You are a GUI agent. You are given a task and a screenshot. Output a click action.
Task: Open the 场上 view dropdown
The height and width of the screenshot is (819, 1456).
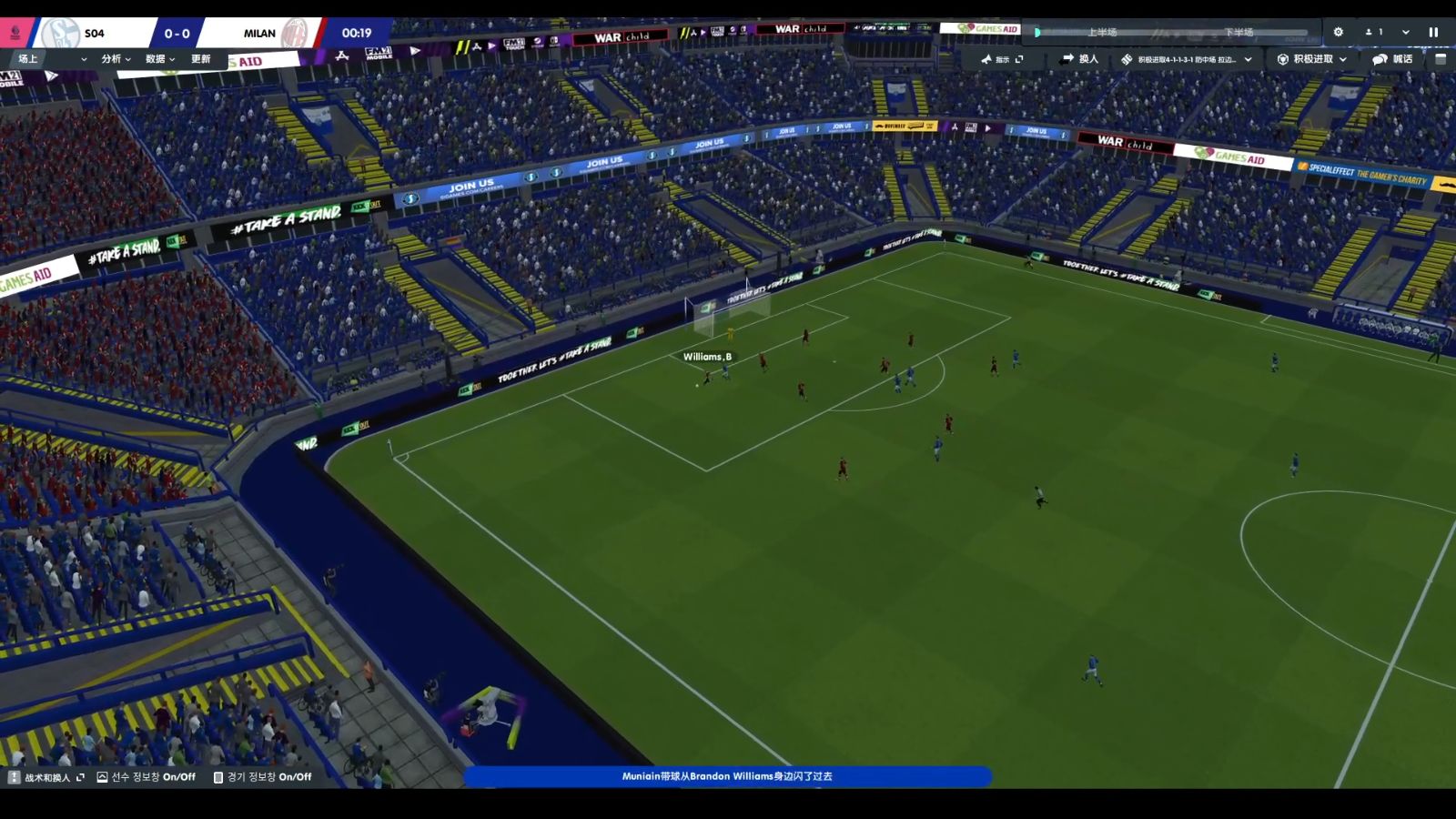coord(51,59)
